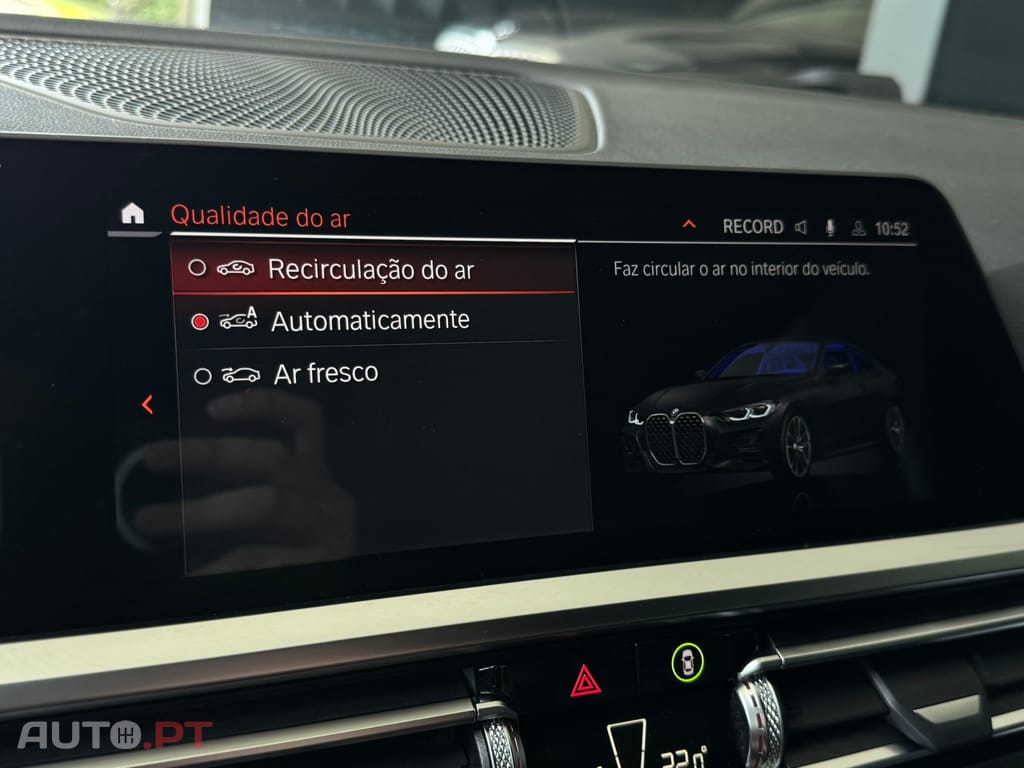Tap the microphone icon in status bar
Screen dimensions: 1024x768
pyautogui.click(x=830, y=227)
